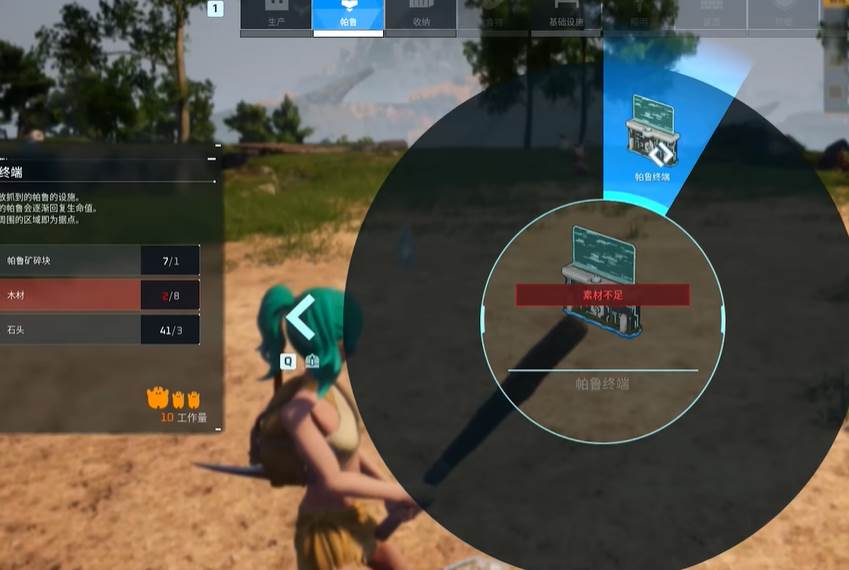This screenshot has width=849, height=570.
Task: Click the left arrow to go back
Action: pos(301,319)
